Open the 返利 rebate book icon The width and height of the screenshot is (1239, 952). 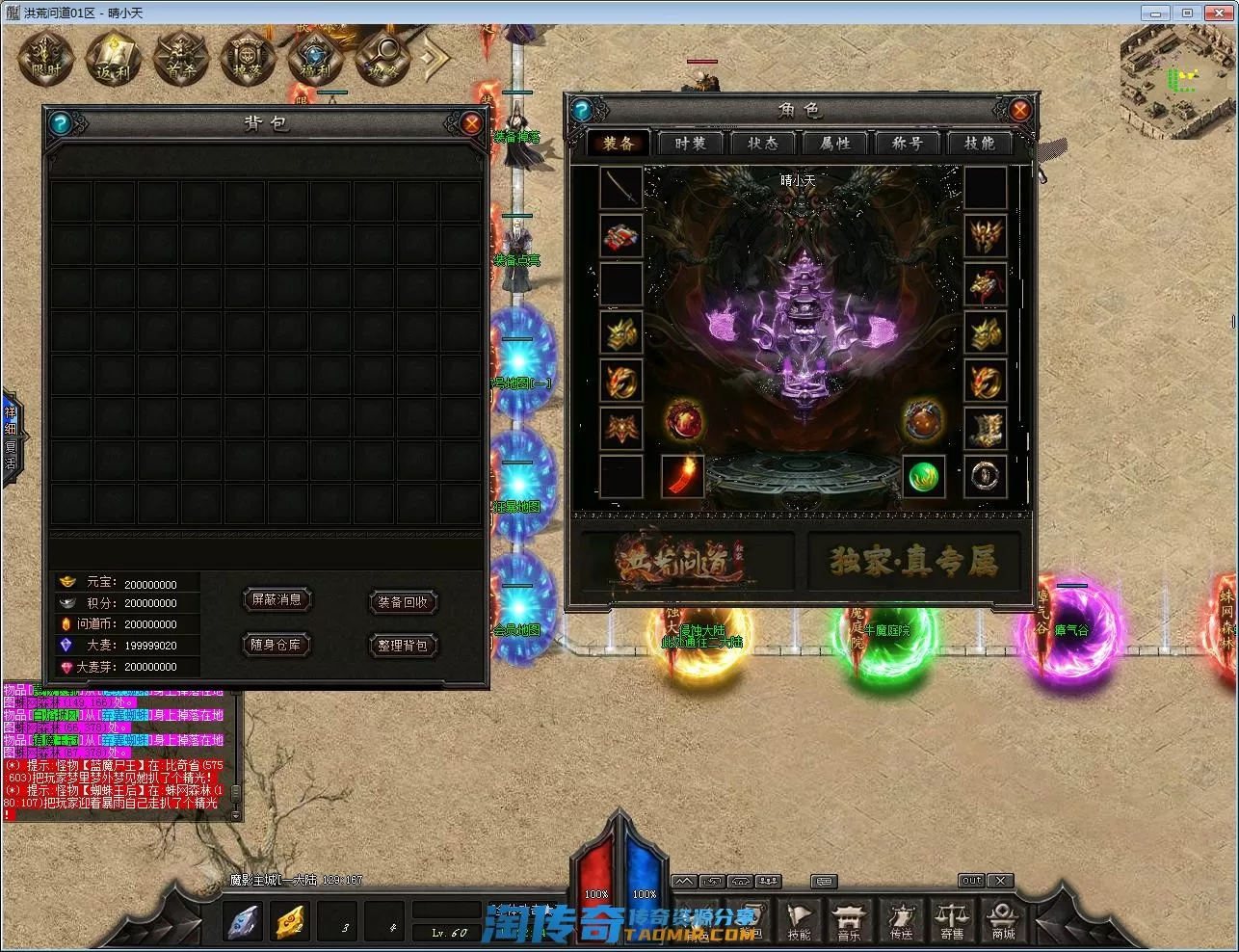click(x=114, y=58)
